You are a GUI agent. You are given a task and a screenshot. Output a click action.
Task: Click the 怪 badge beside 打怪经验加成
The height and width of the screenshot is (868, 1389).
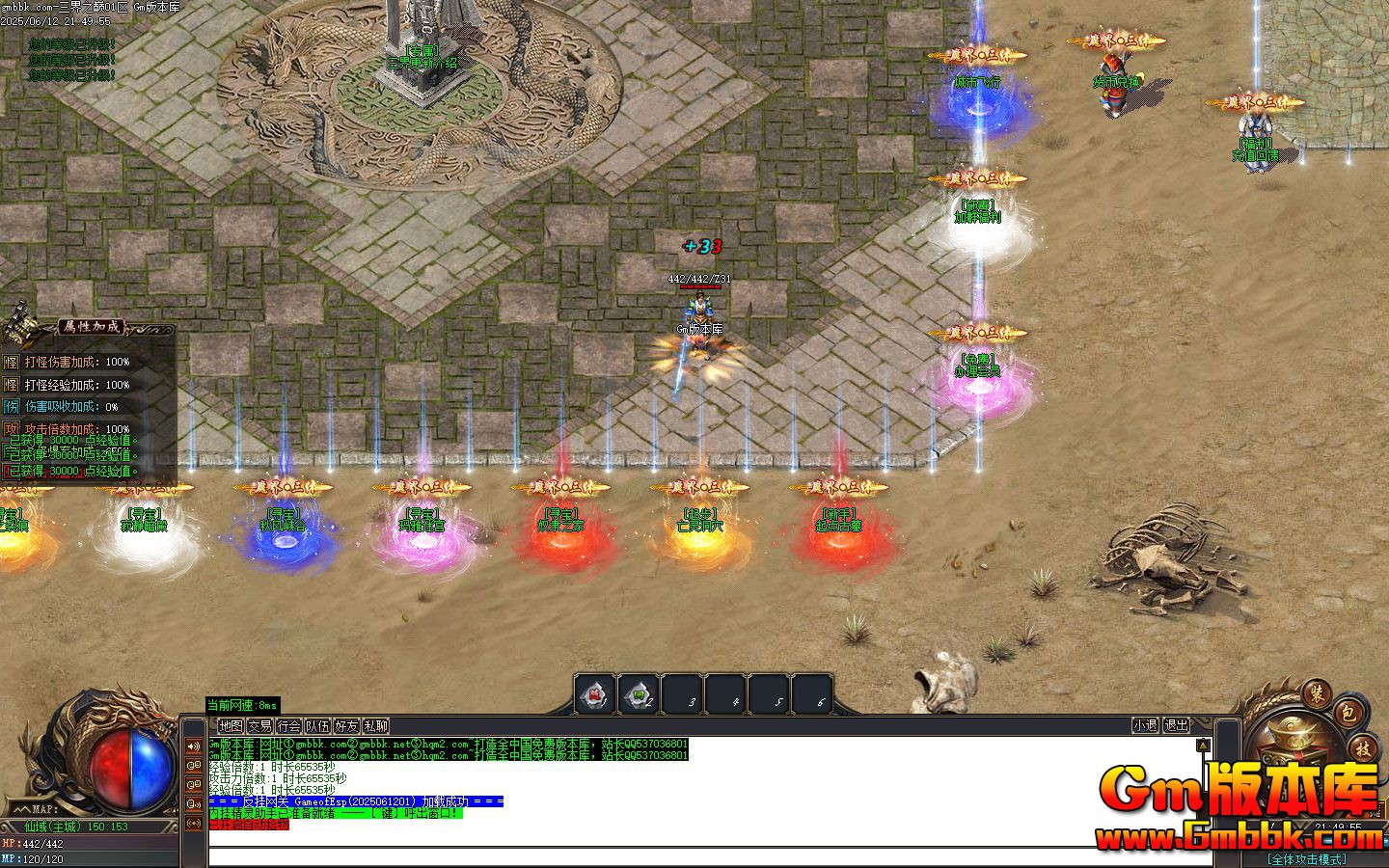(10, 385)
